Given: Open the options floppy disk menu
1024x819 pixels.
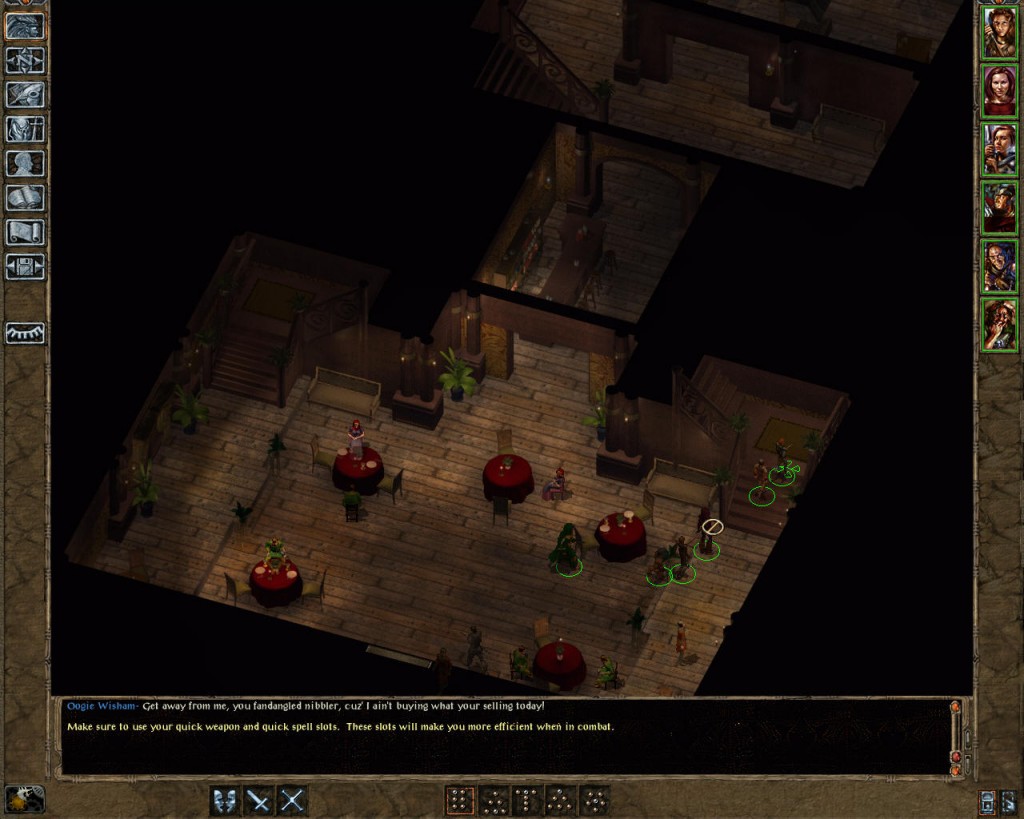Looking at the screenshot, I should point(25,266).
